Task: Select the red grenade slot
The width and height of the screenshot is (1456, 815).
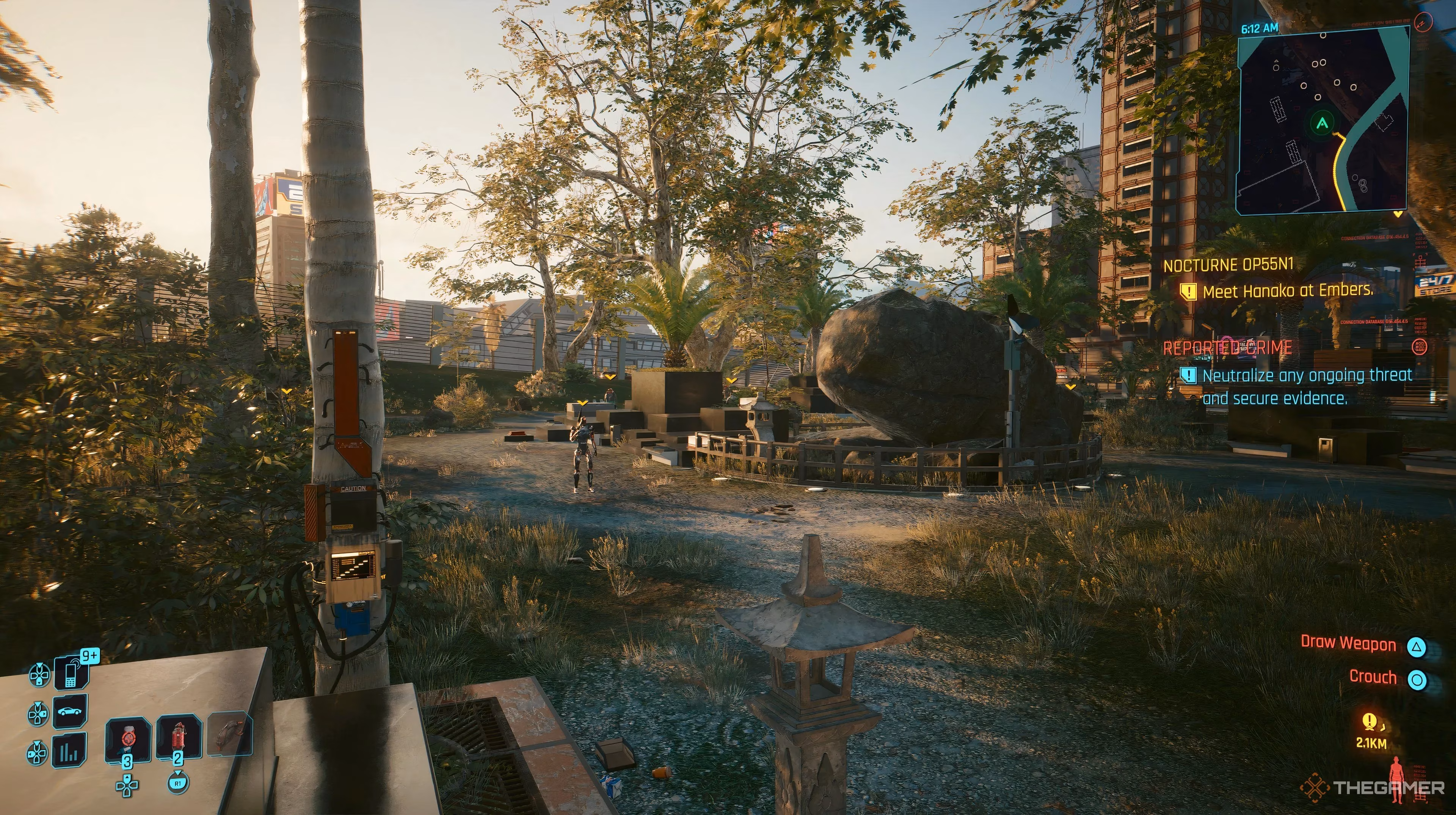Action: pyautogui.click(x=178, y=737)
